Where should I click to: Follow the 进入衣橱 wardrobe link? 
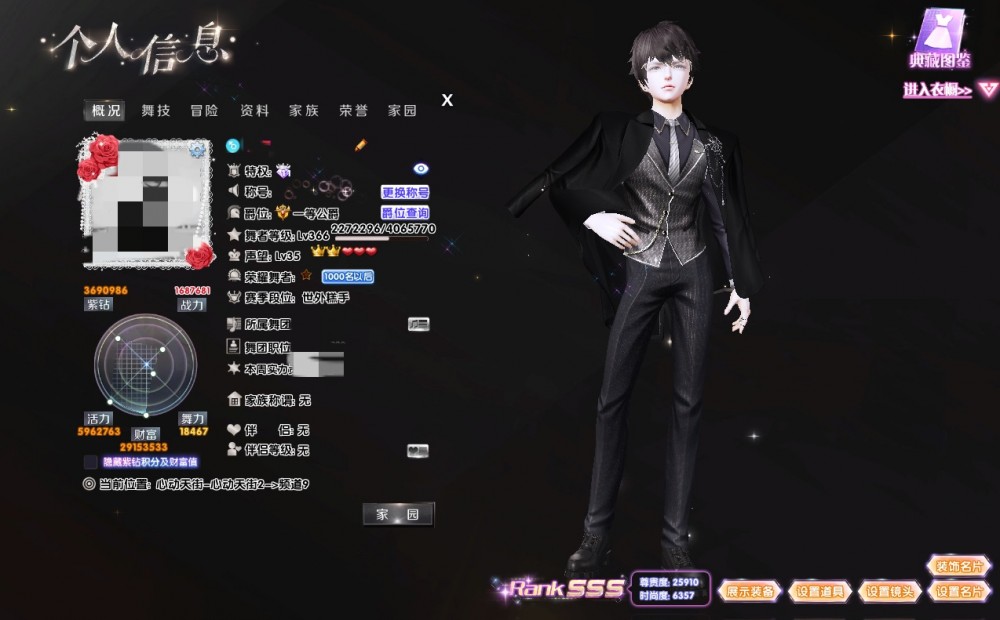point(940,90)
